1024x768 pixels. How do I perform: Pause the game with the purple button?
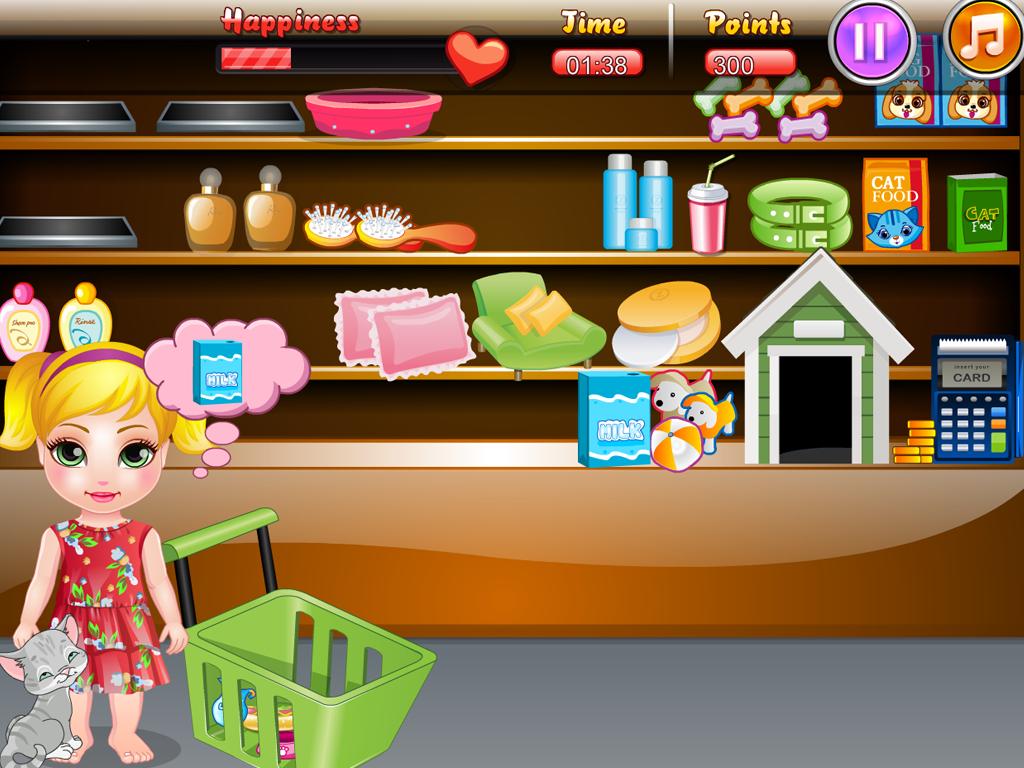pyautogui.click(x=870, y=40)
